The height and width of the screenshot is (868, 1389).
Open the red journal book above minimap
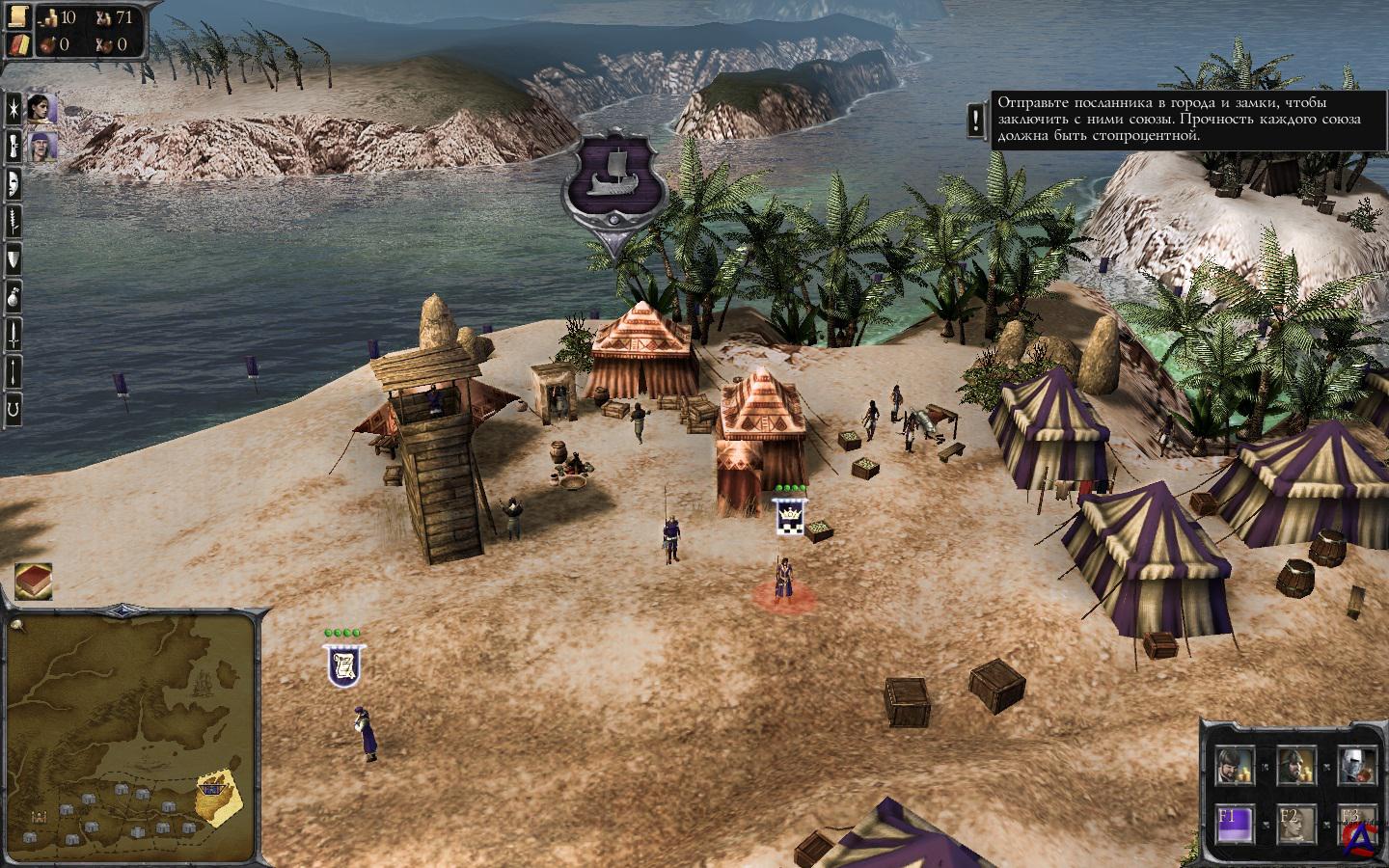click(34, 582)
